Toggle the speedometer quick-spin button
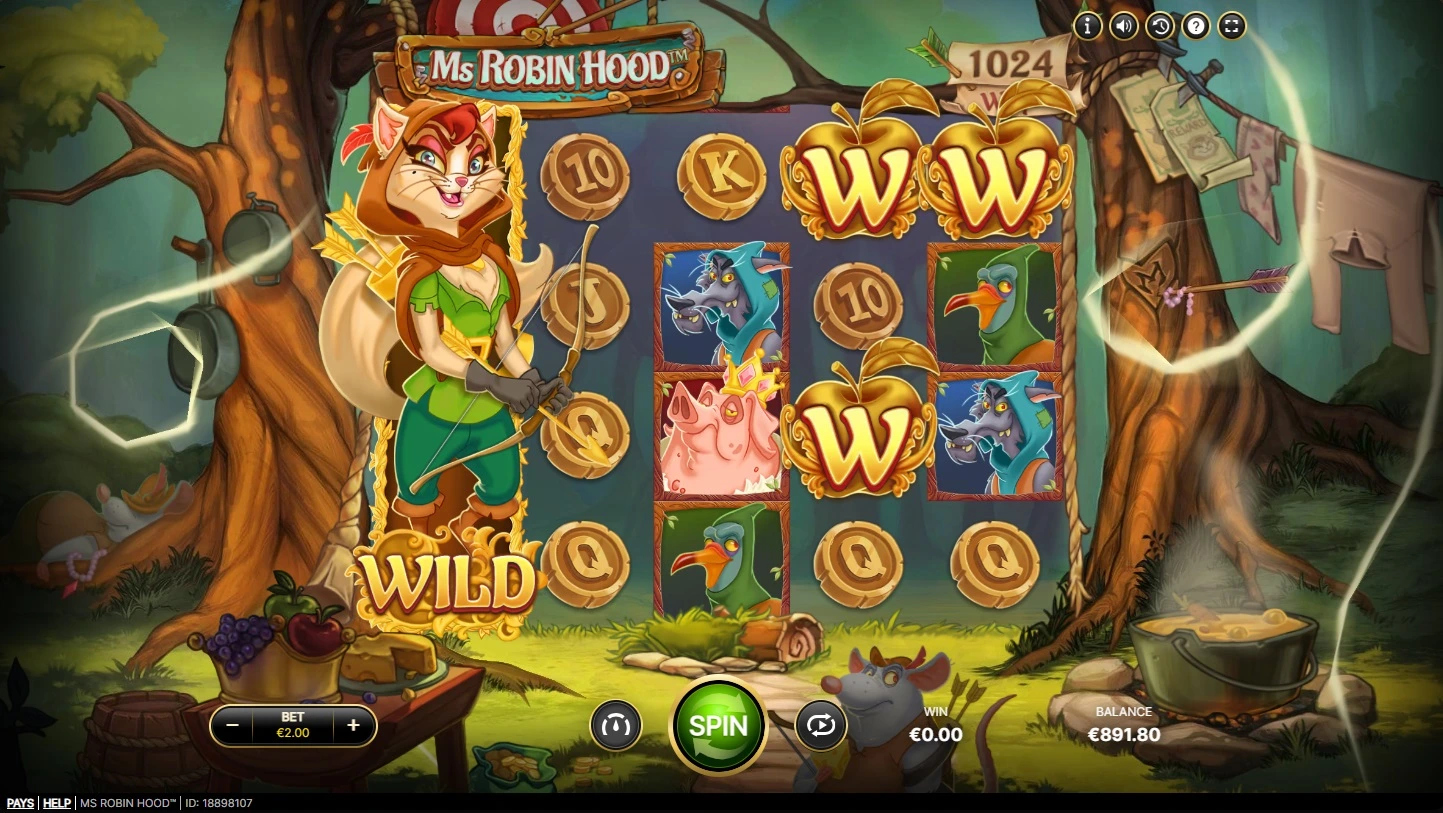Screen dimensions: 1443x813 615,726
